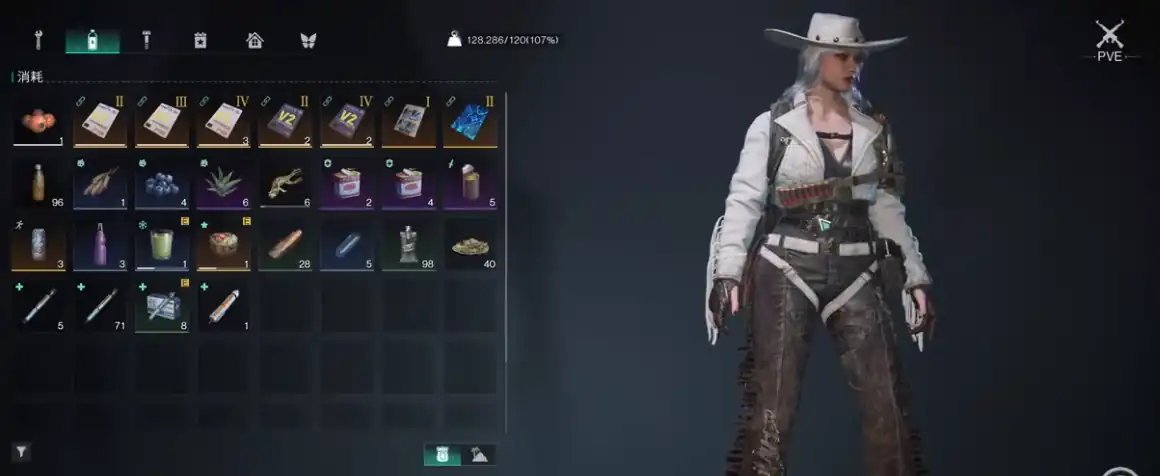Screen dimensions: 1160x476
Task: Switch to the wrench tools tab
Action: [x=39, y=40]
